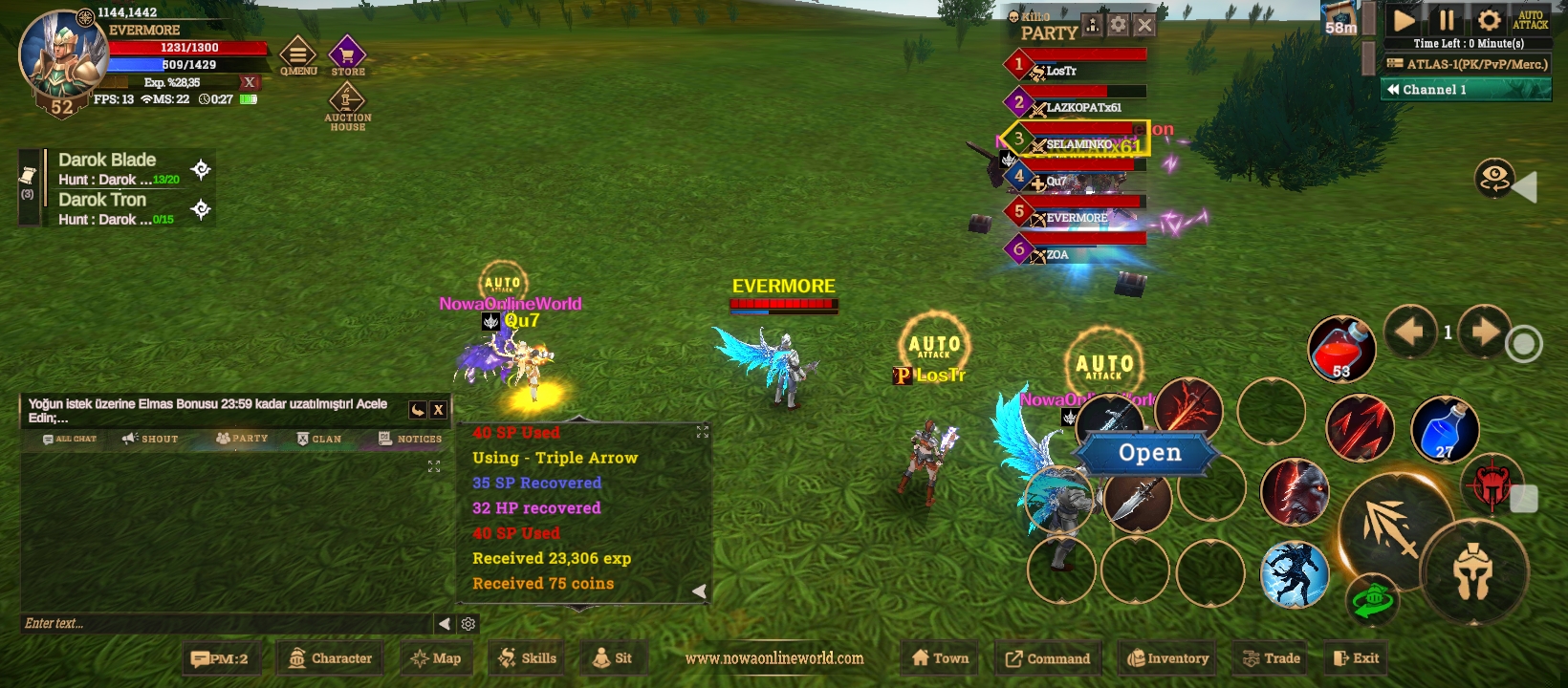Select the Channel 1 selector
Screen dimensions: 1568x688
1467,90
